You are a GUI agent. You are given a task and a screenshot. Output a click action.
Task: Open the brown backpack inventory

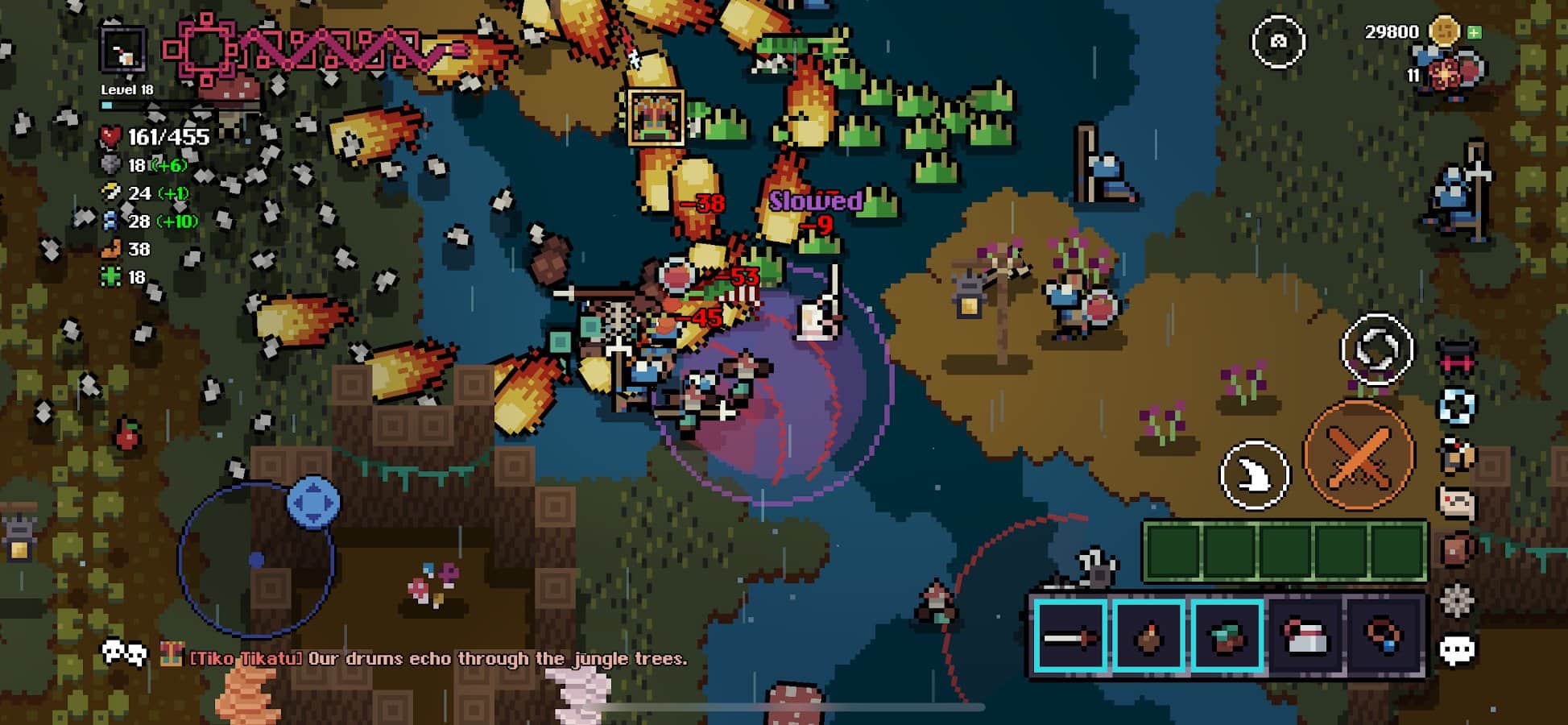(x=1457, y=552)
